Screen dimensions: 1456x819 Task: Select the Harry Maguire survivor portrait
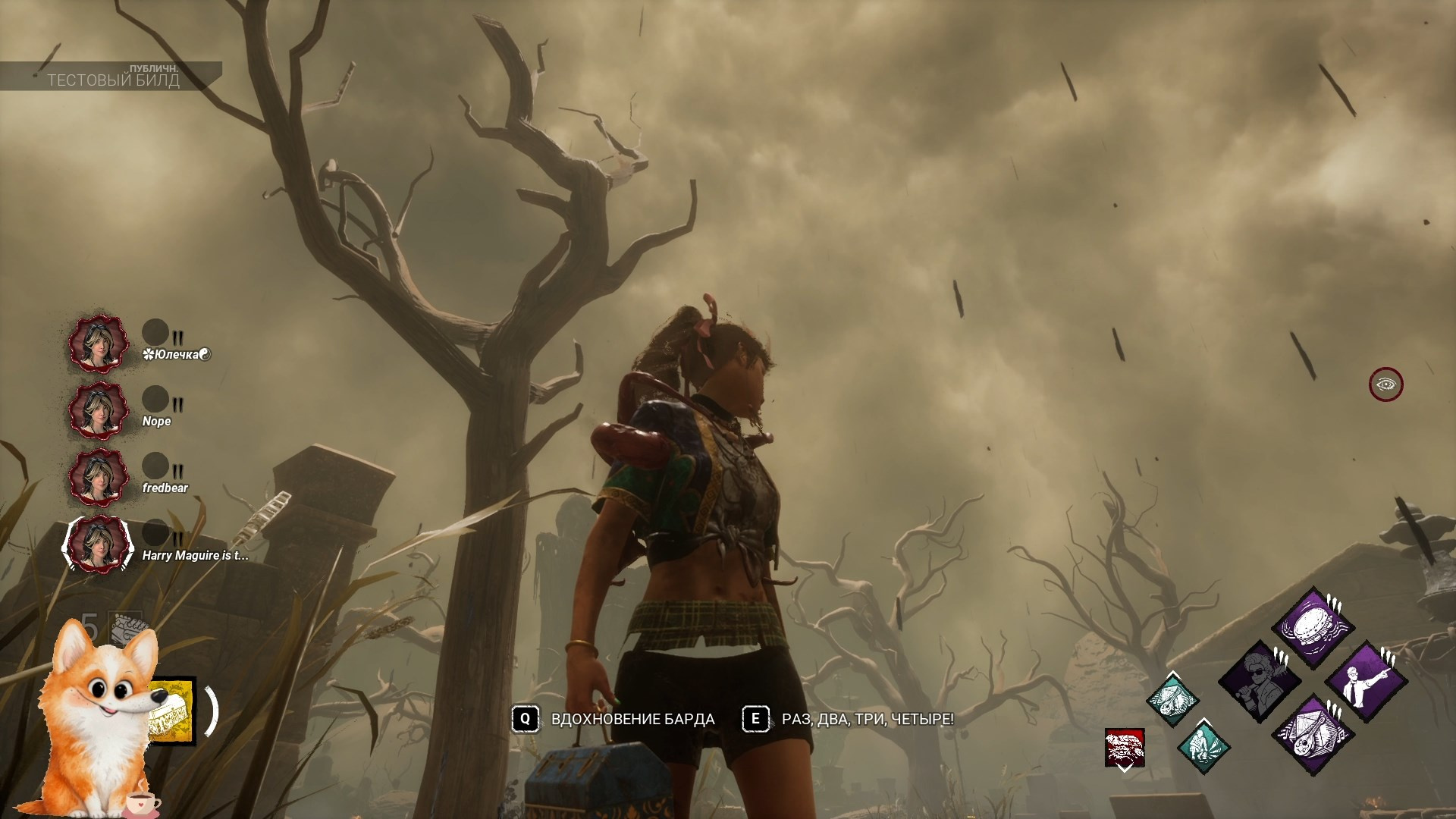(x=96, y=544)
